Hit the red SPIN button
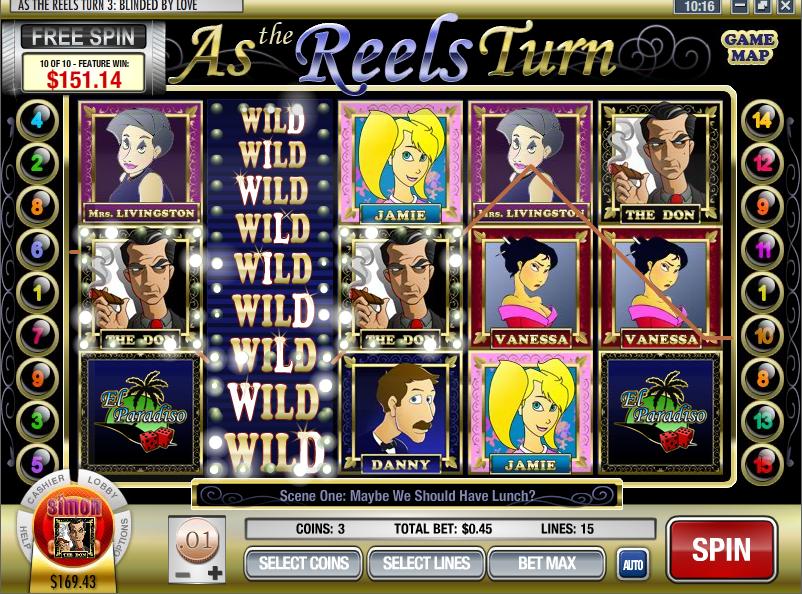Viewport: 802px width, 594px height. [721, 550]
